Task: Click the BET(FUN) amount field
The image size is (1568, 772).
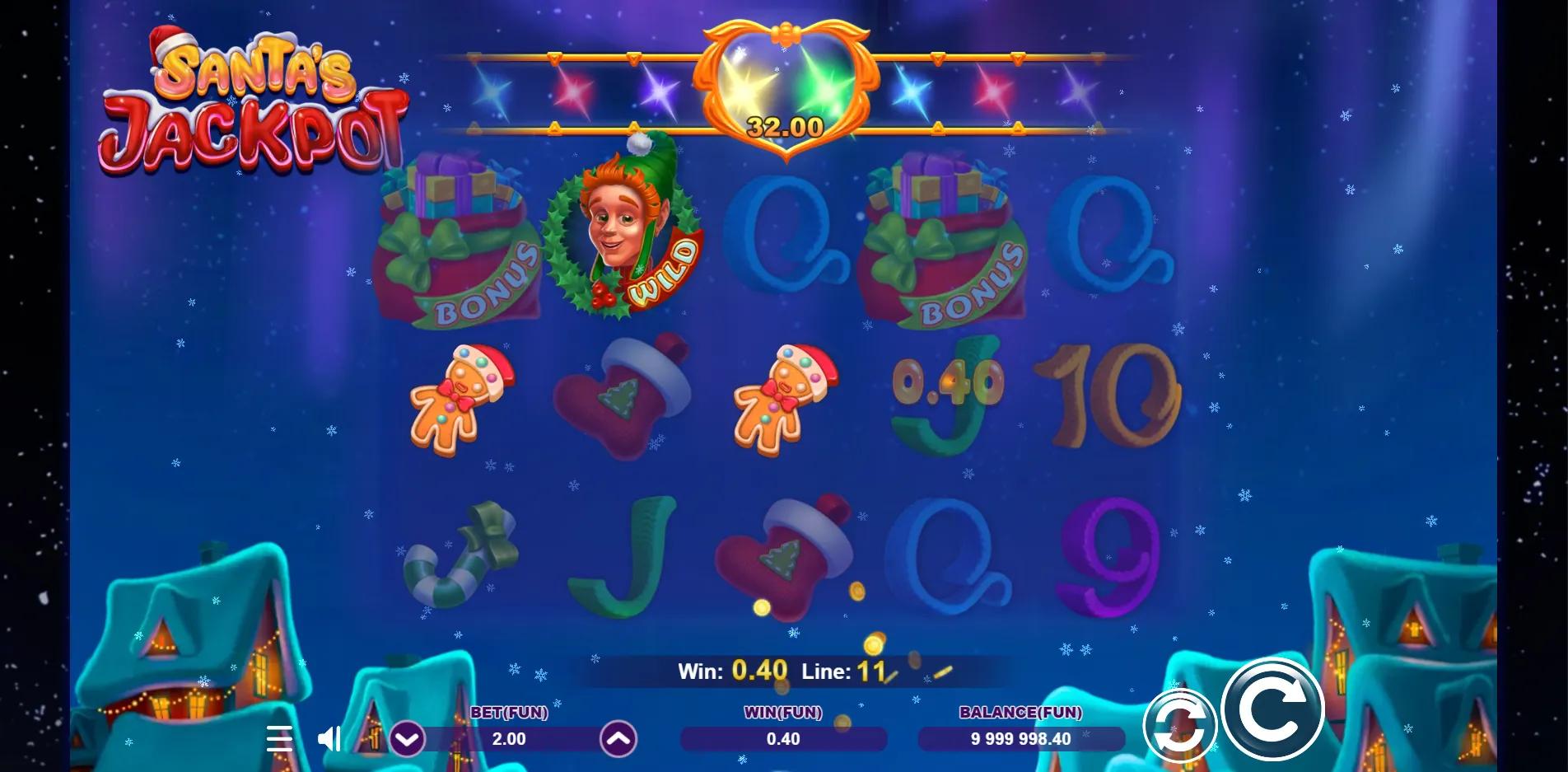Action: point(511,739)
